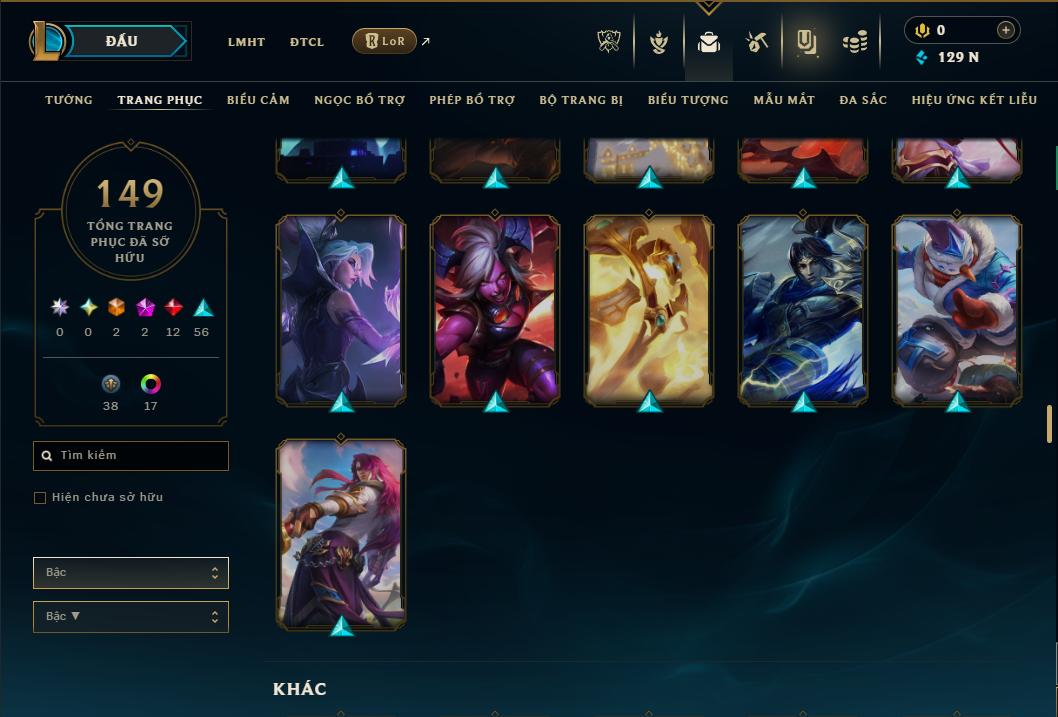This screenshot has height=717, width=1058.
Task: Open the HIỆU ỨNG KẾT LIỄU tab
Action: click(975, 100)
